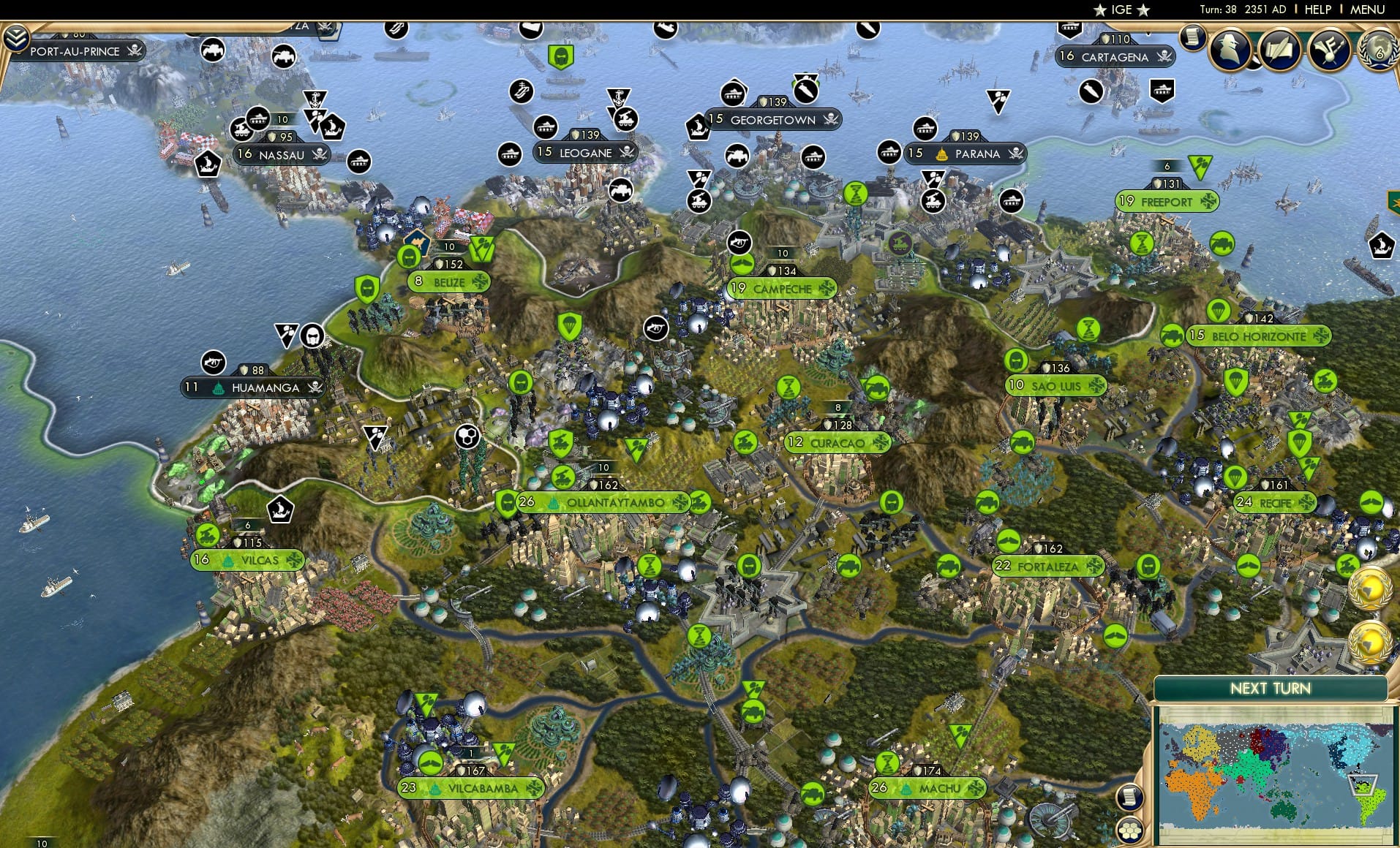Click the pirate flag icon on Cartagena's banner
This screenshot has width=1400, height=848.
tap(1164, 56)
